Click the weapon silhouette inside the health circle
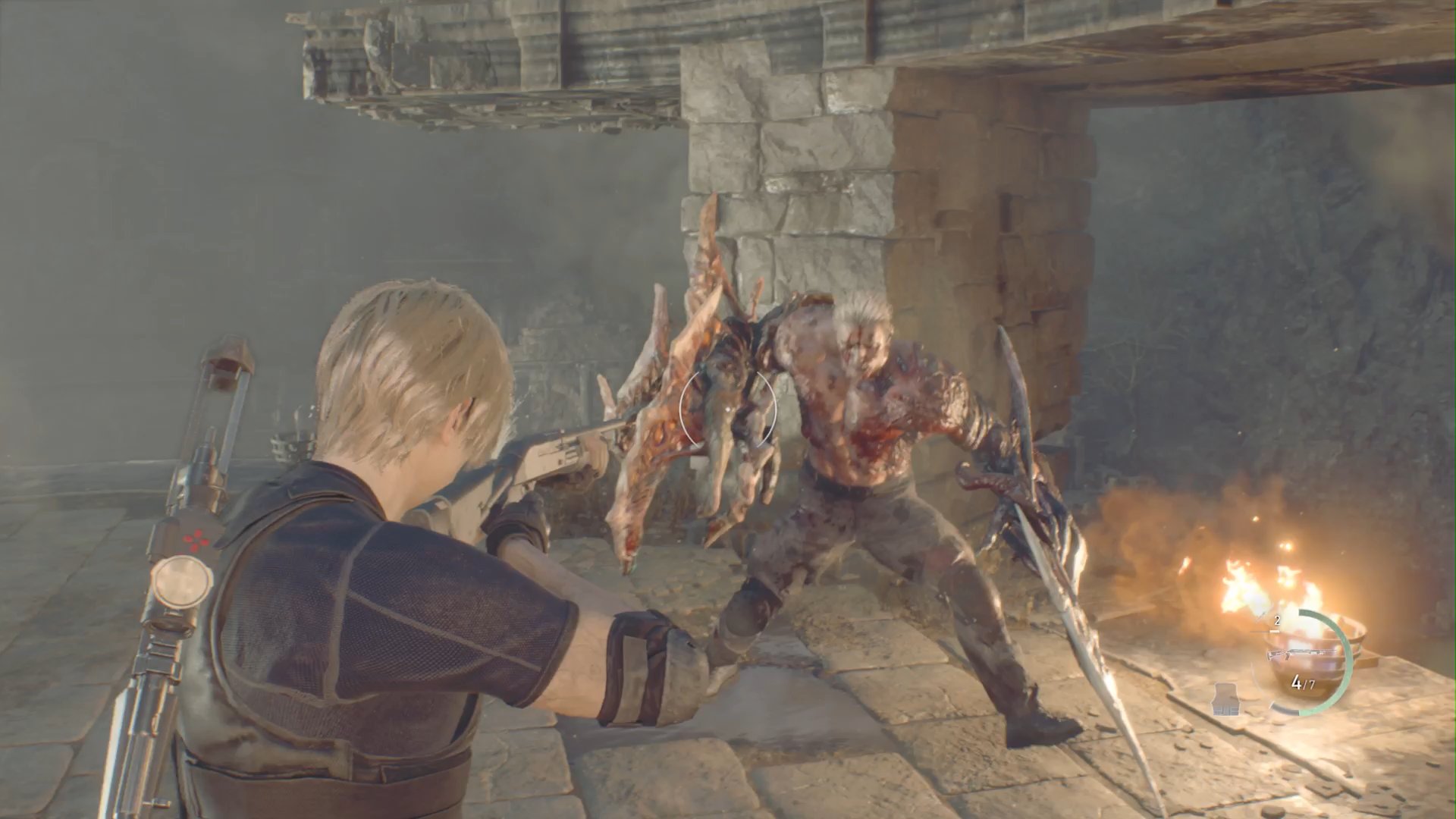Screen dimensions: 1456x819 [1303, 653]
